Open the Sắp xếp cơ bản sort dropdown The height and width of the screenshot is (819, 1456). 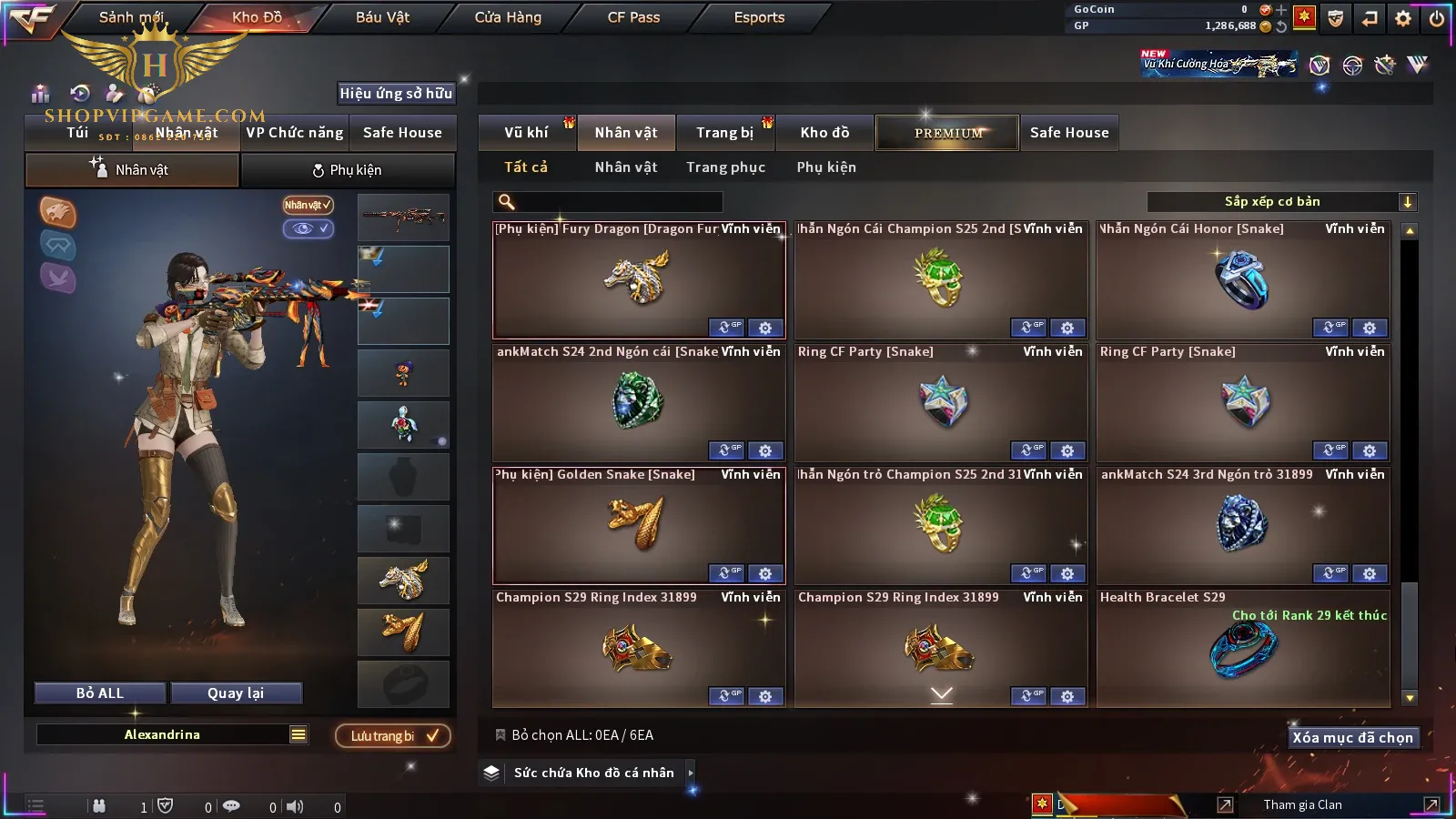point(1281,202)
